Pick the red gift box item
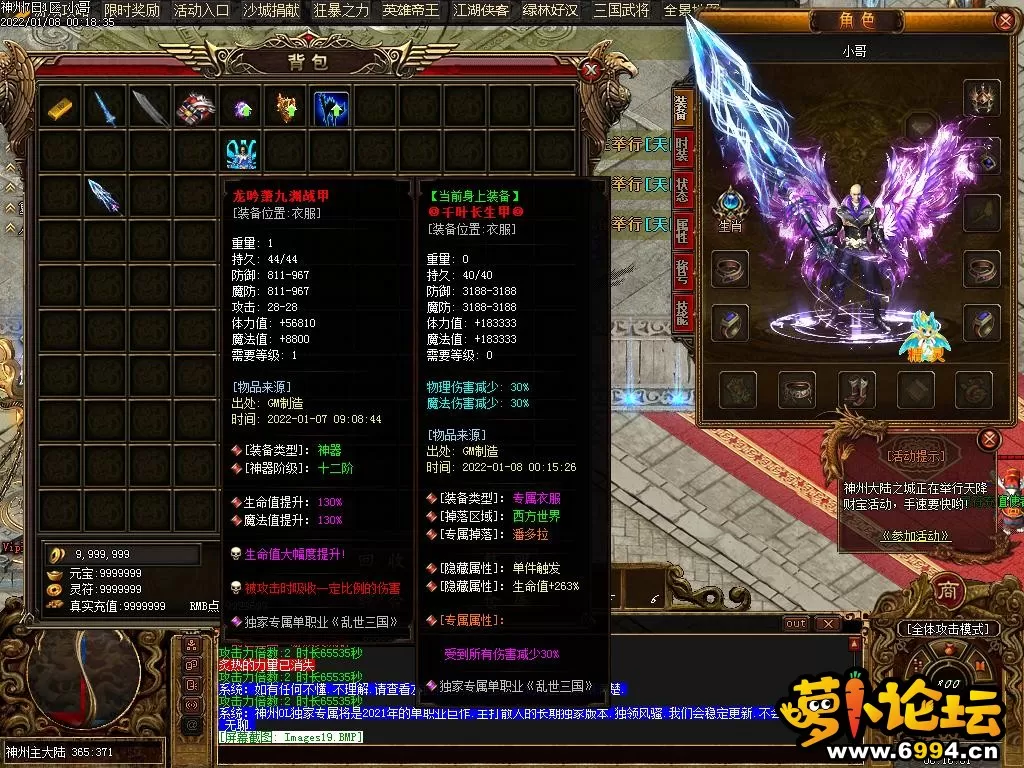 tap(196, 108)
